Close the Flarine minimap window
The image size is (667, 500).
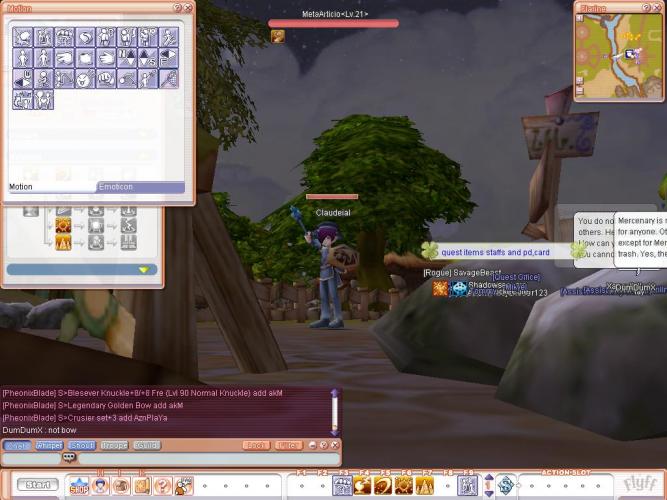click(659, 7)
